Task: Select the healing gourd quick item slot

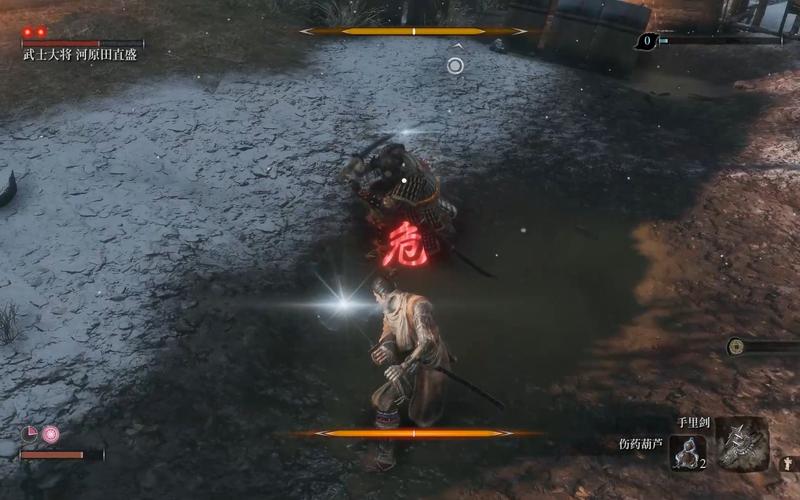Action: (x=688, y=452)
